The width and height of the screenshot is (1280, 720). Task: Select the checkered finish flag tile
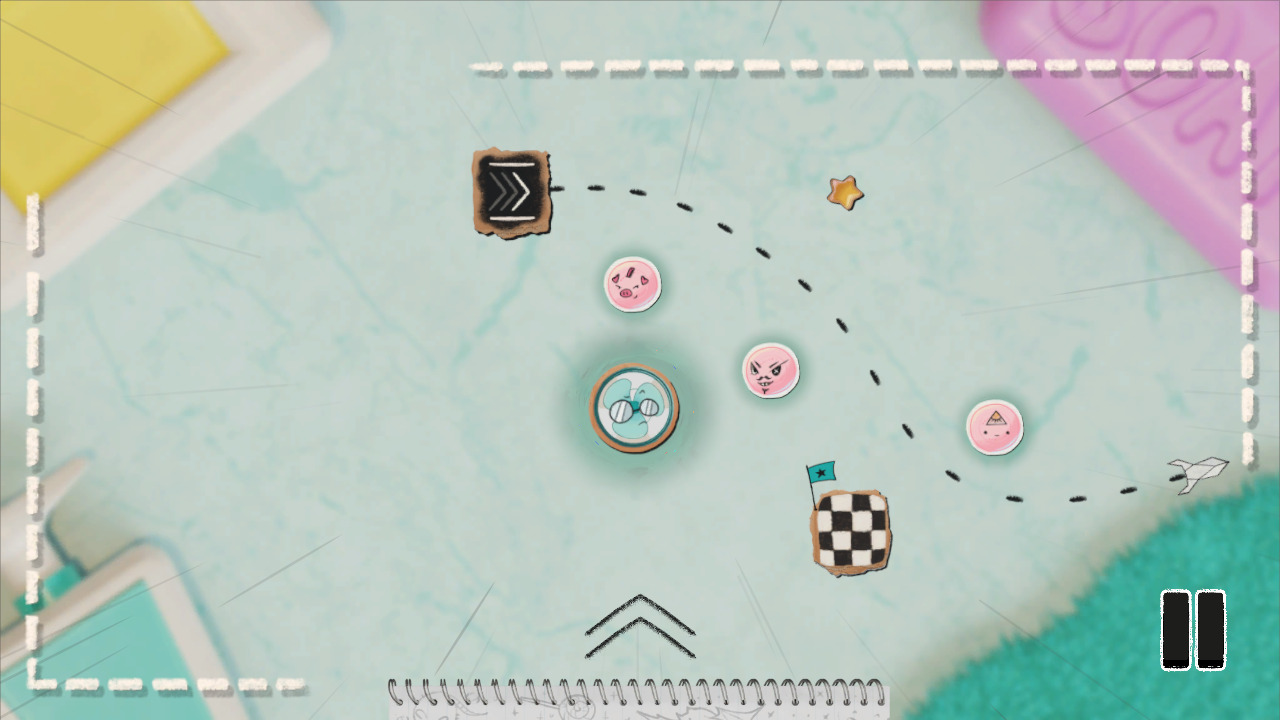point(849,530)
